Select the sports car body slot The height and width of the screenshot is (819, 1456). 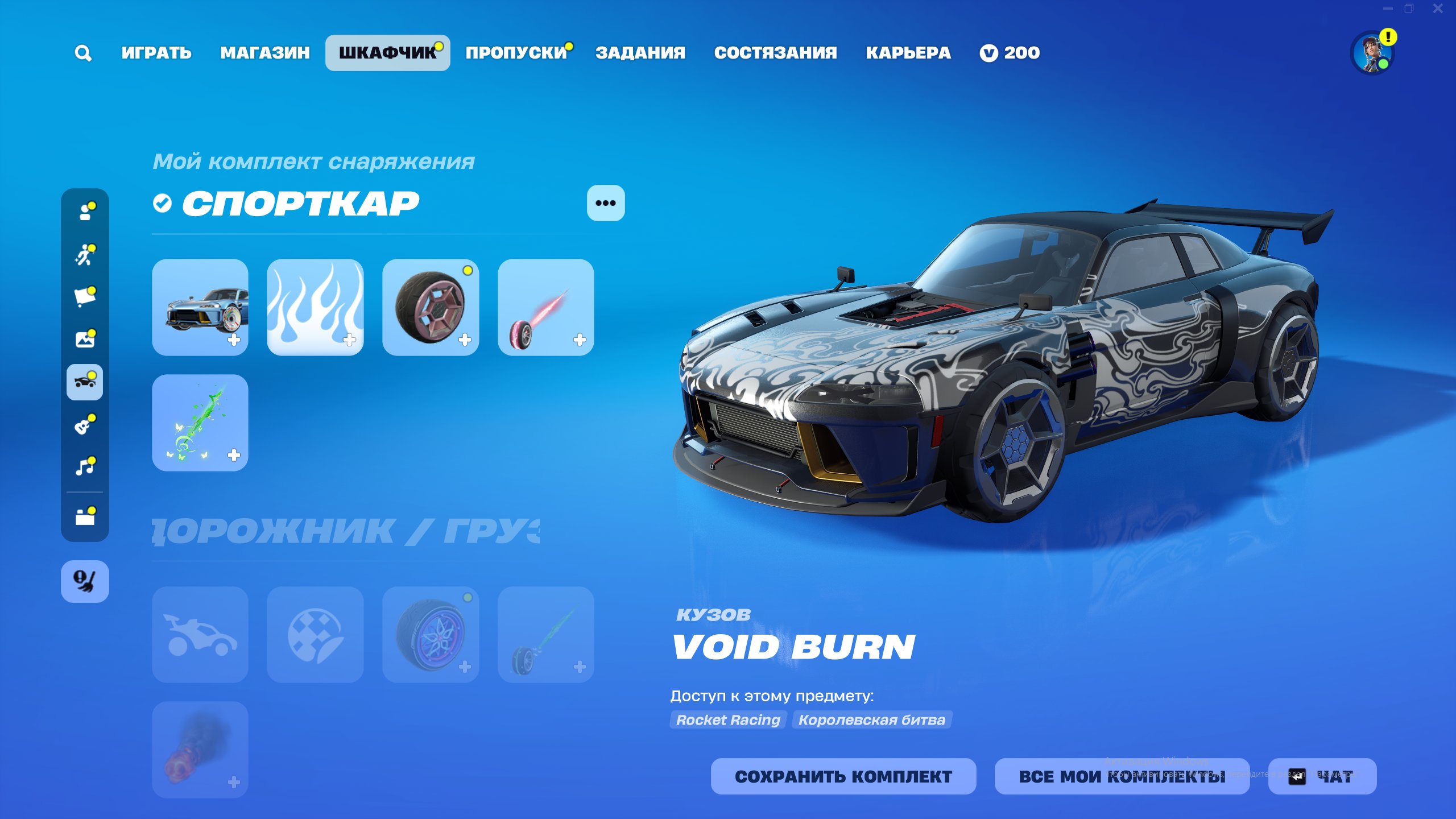coord(200,308)
